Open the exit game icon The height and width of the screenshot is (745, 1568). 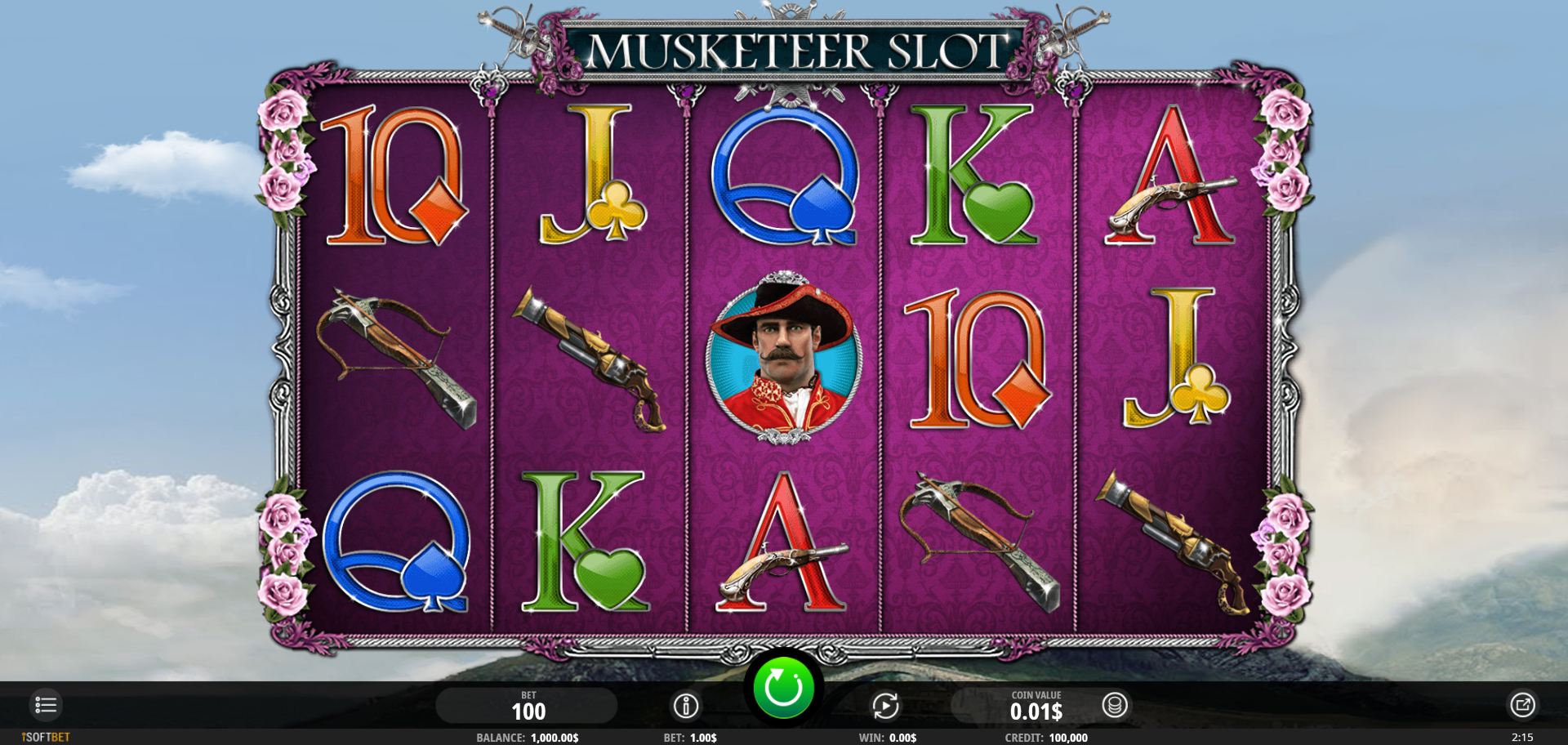(1522, 705)
